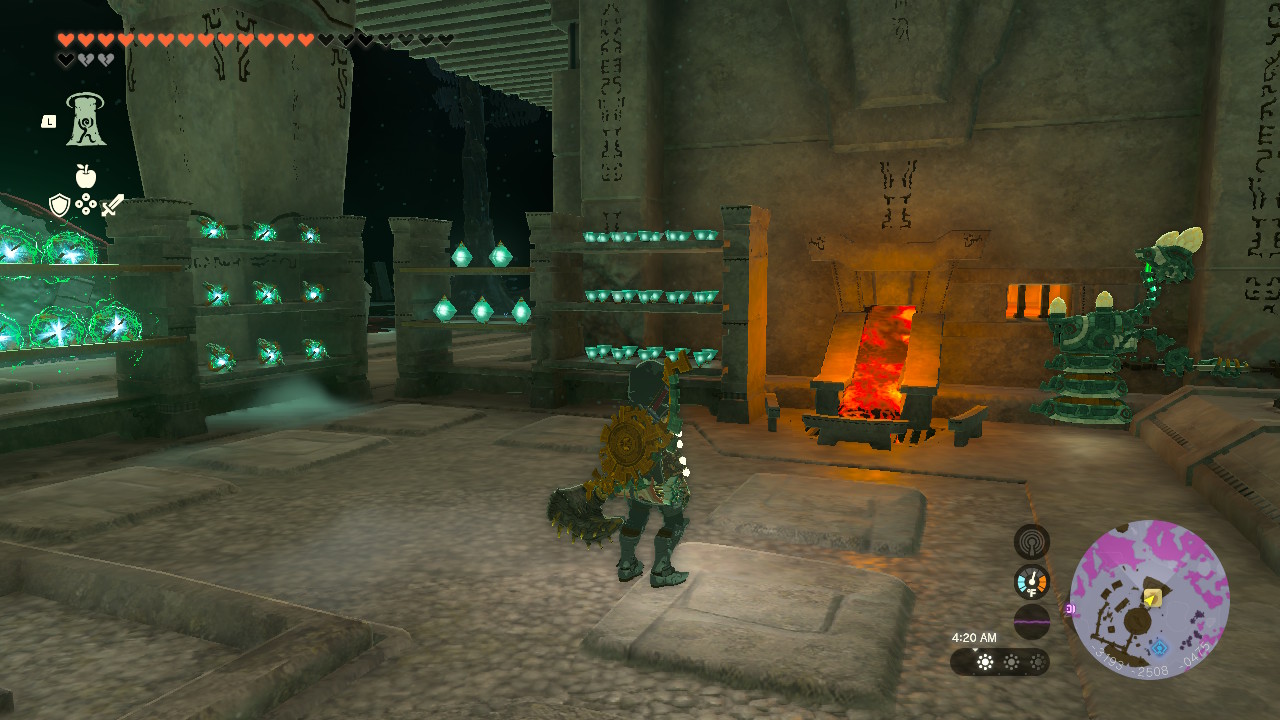Click the purple waypoint marker beside minimap
The height and width of the screenshot is (720, 1280).
coord(1070,608)
